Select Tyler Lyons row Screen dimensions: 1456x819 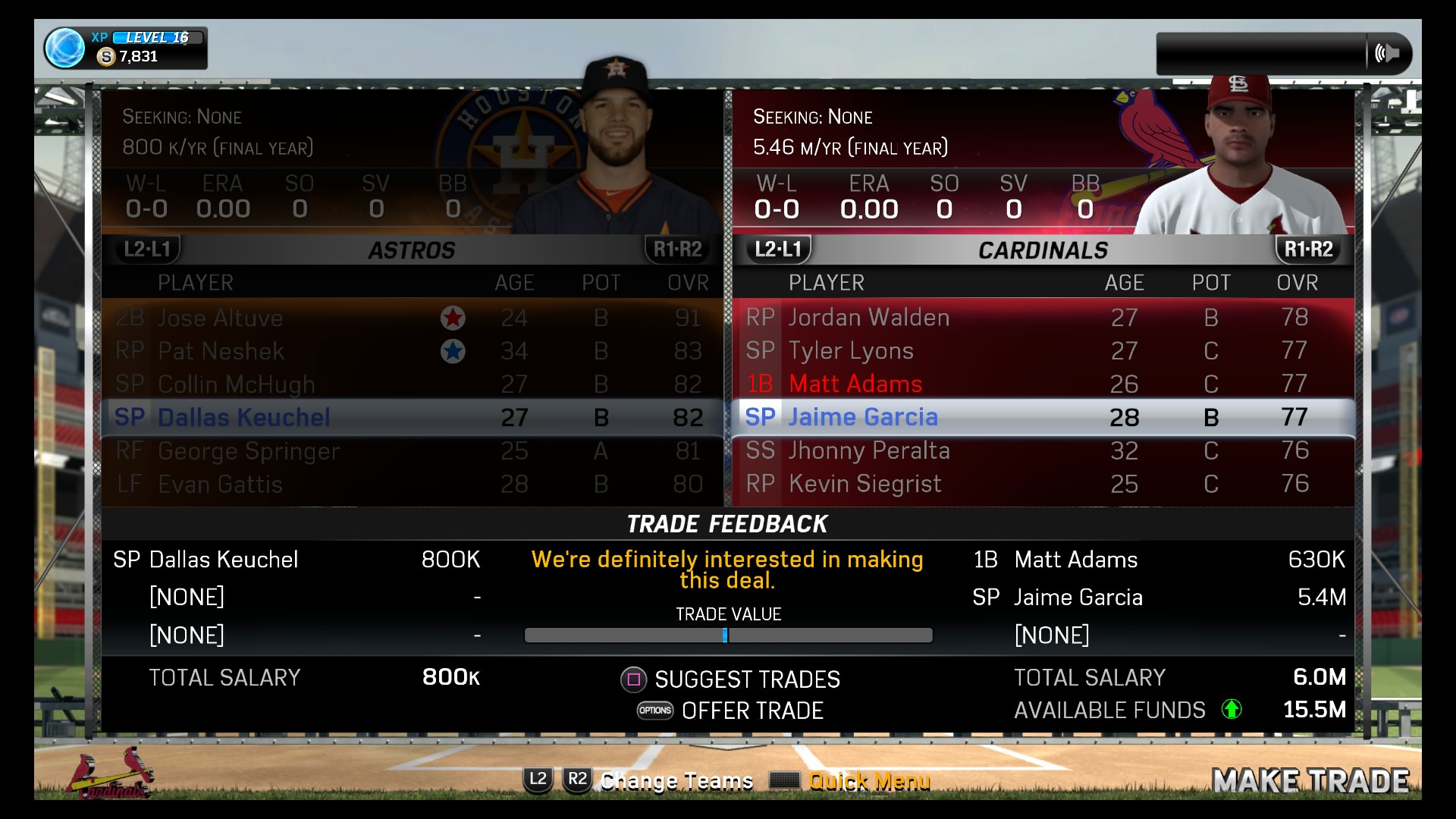[850, 350]
